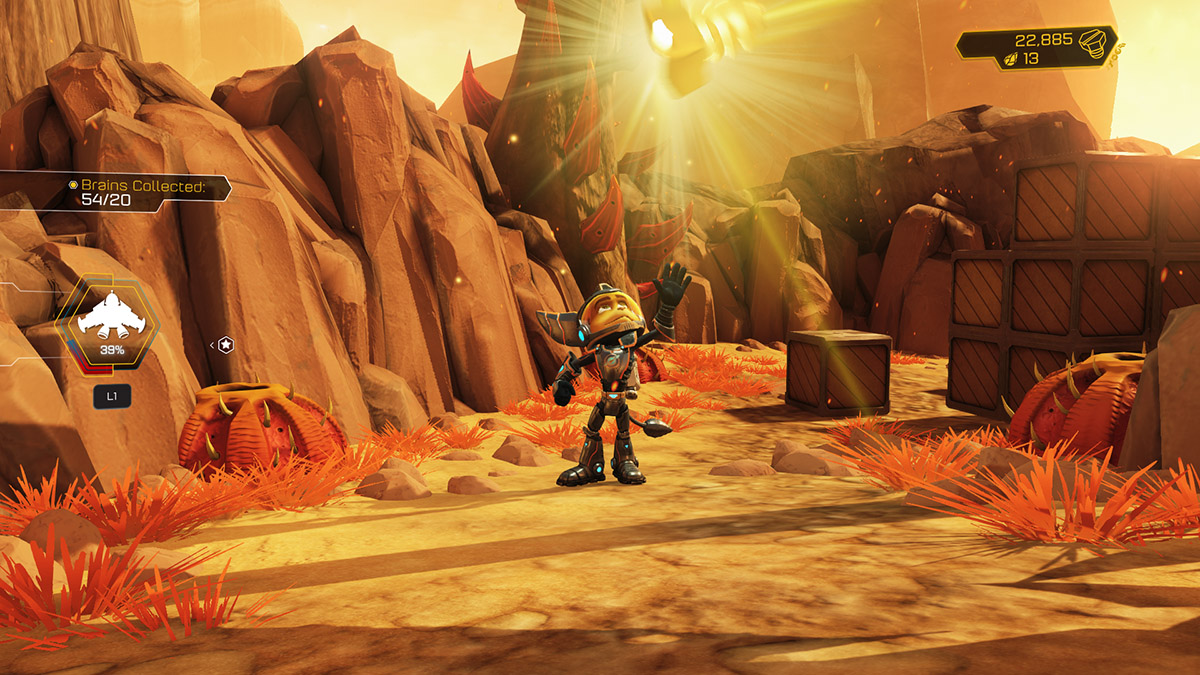
Task: Select the small star badge icon
Action: (226, 345)
